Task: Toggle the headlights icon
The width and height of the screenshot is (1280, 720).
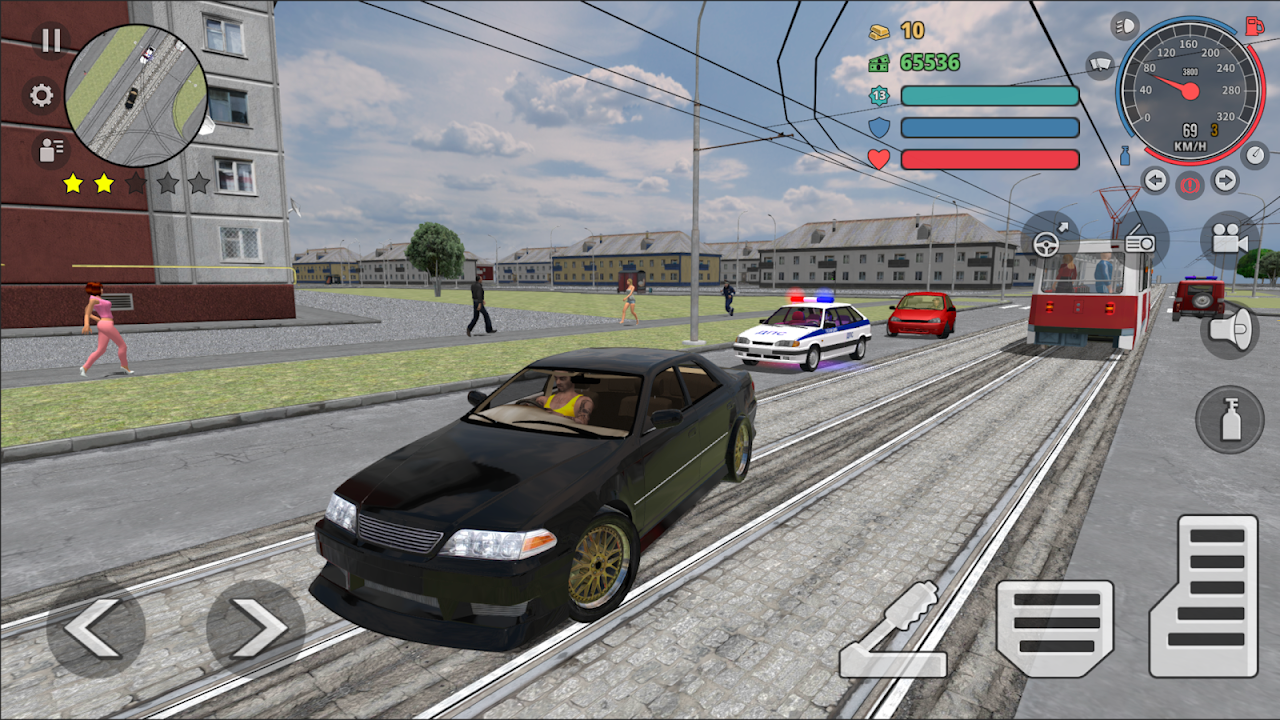Action: pyautogui.click(x=1126, y=25)
